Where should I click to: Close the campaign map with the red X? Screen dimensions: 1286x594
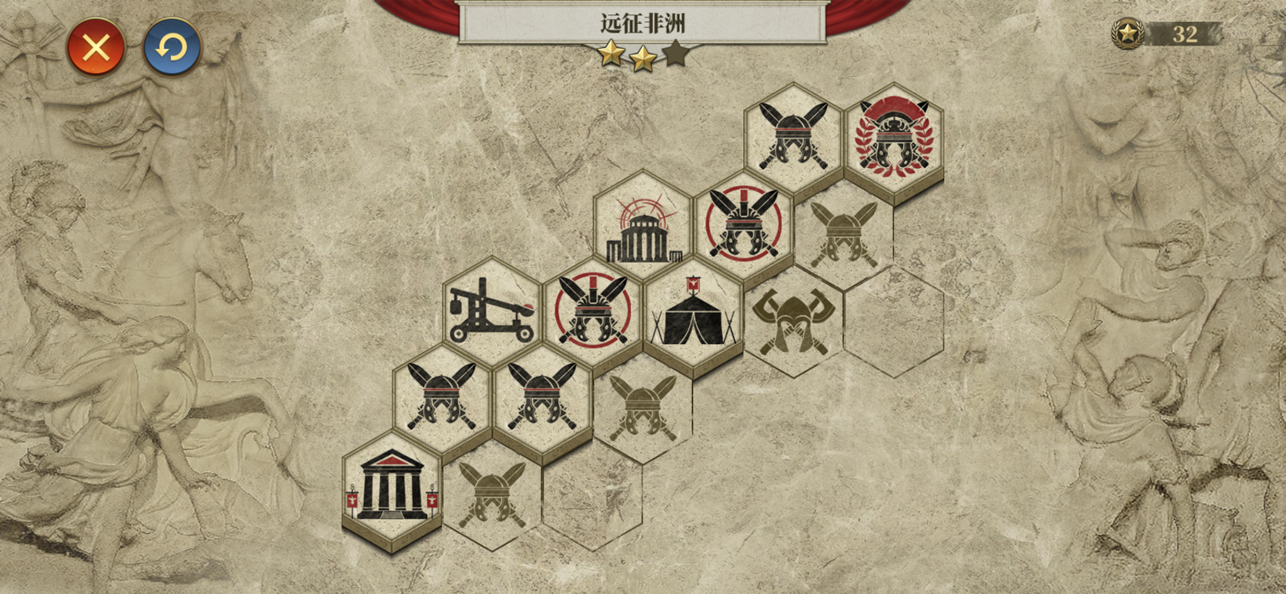click(96, 47)
